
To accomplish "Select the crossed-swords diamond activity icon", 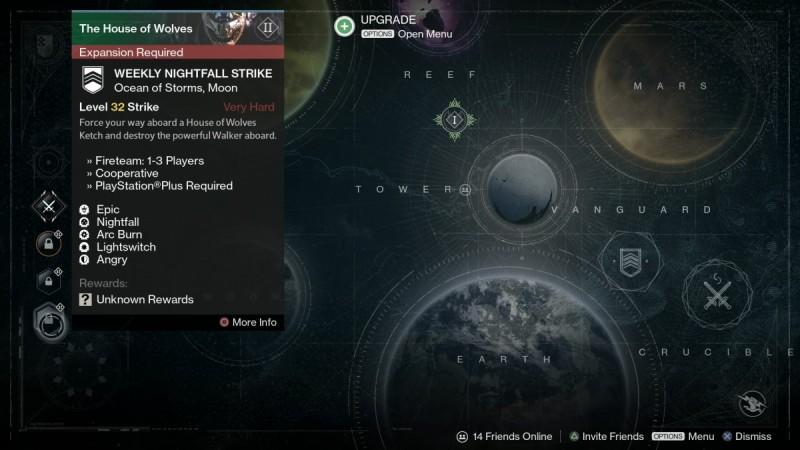I will pyautogui.click(x=48, y=207).
